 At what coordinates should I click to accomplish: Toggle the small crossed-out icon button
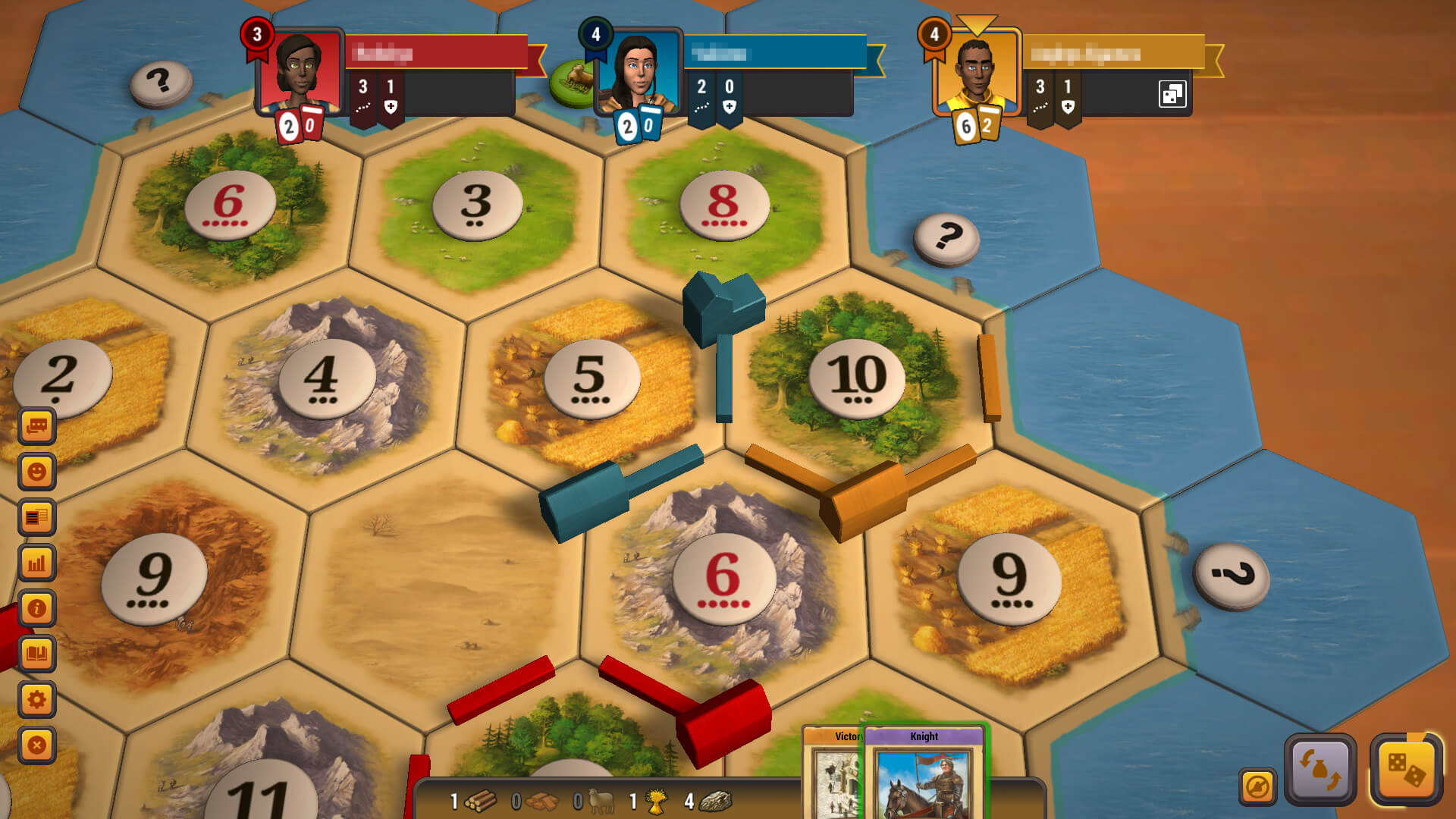coord(1257,786)
